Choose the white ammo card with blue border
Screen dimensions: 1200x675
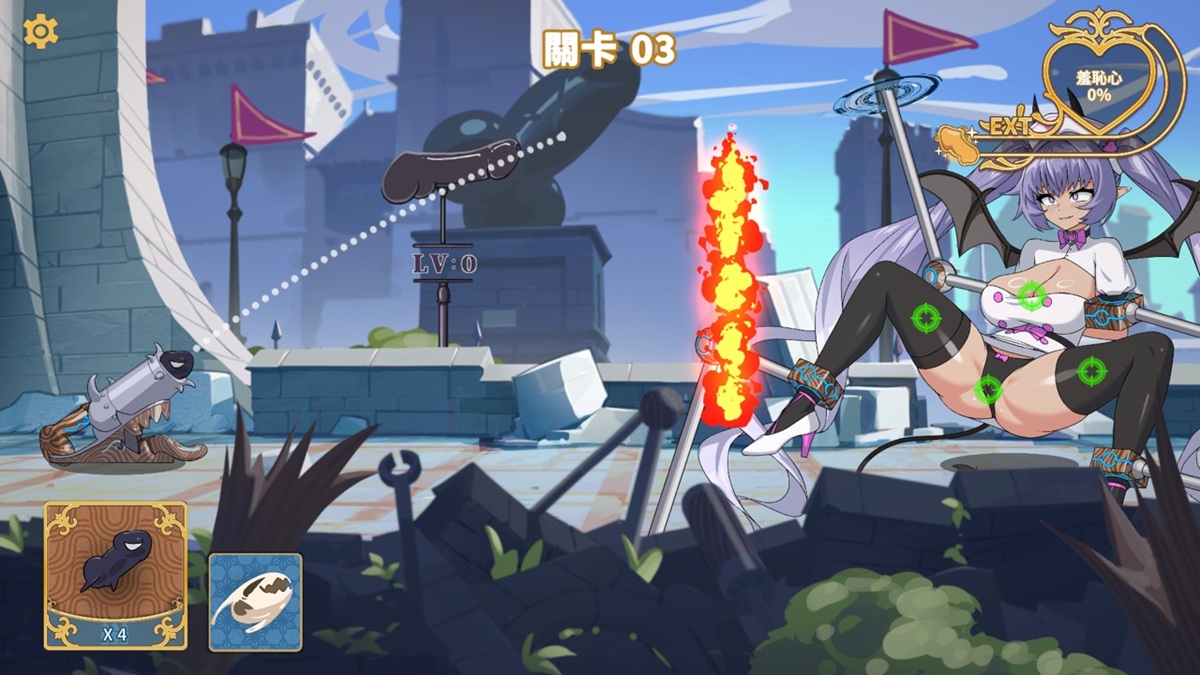tap(255, 602)
